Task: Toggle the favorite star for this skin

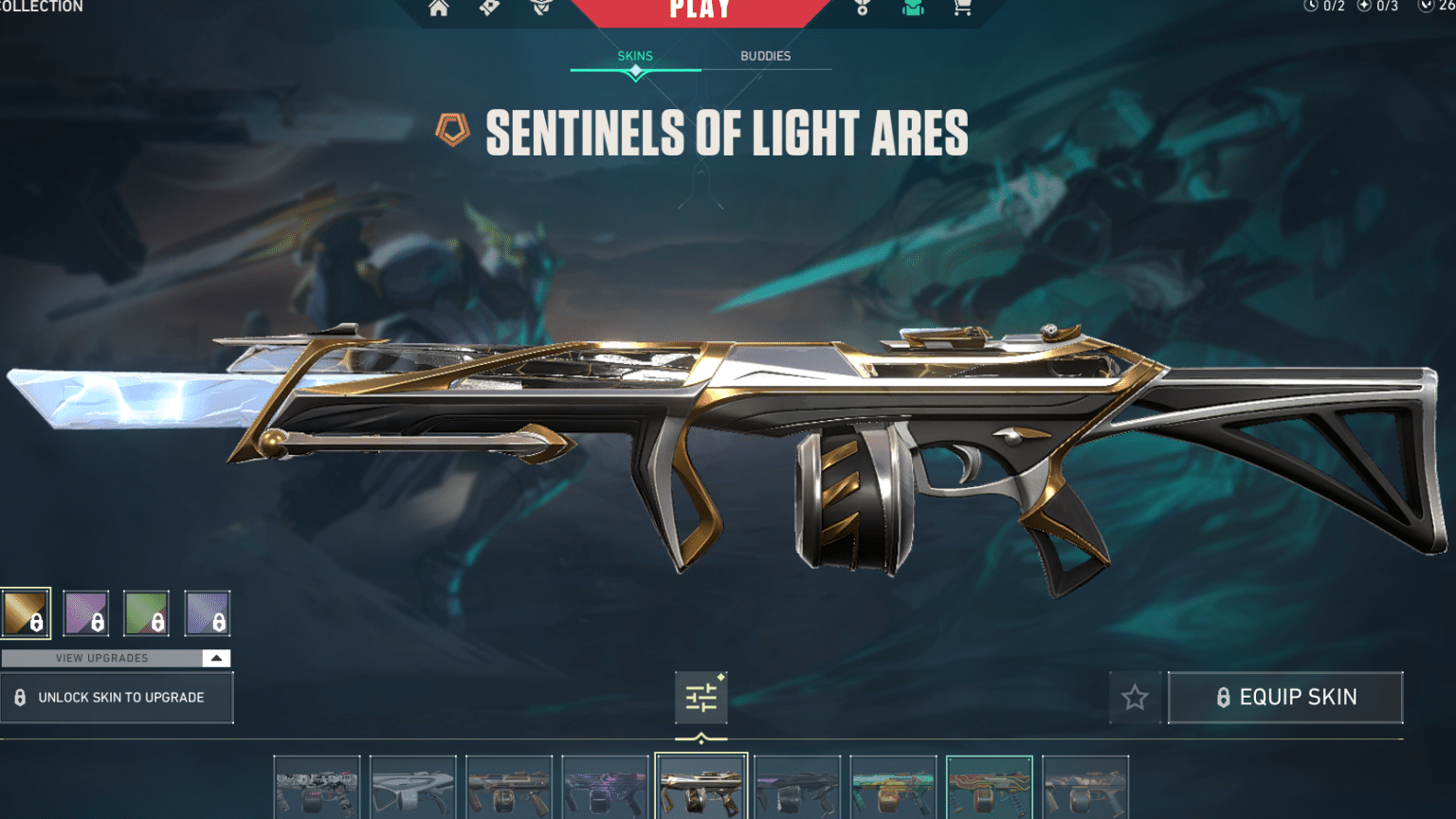Action: click(x=1135, y=698)
